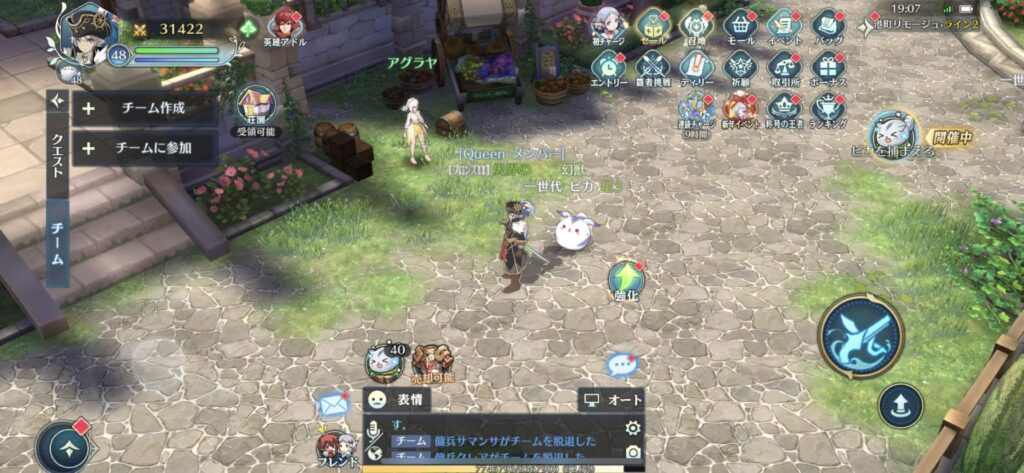Open the mail envelope icon
This screenshot has height=473, width=1024.
(x=333, y=404)
